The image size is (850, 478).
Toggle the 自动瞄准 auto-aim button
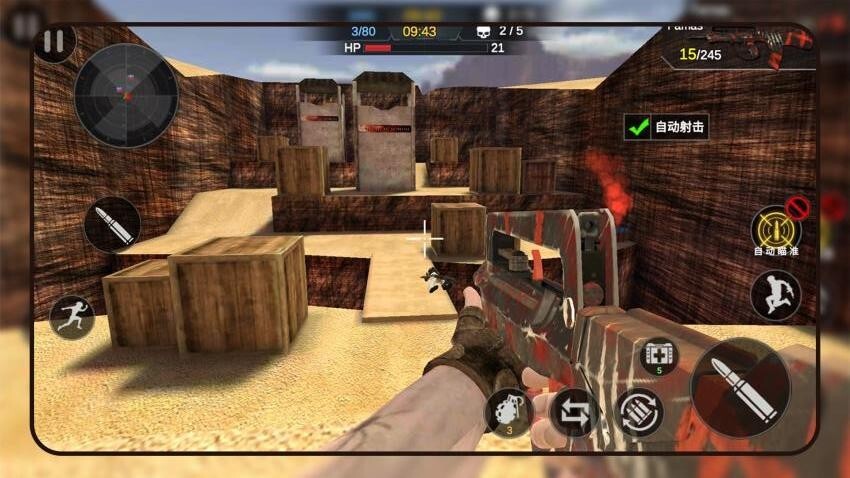775,230
